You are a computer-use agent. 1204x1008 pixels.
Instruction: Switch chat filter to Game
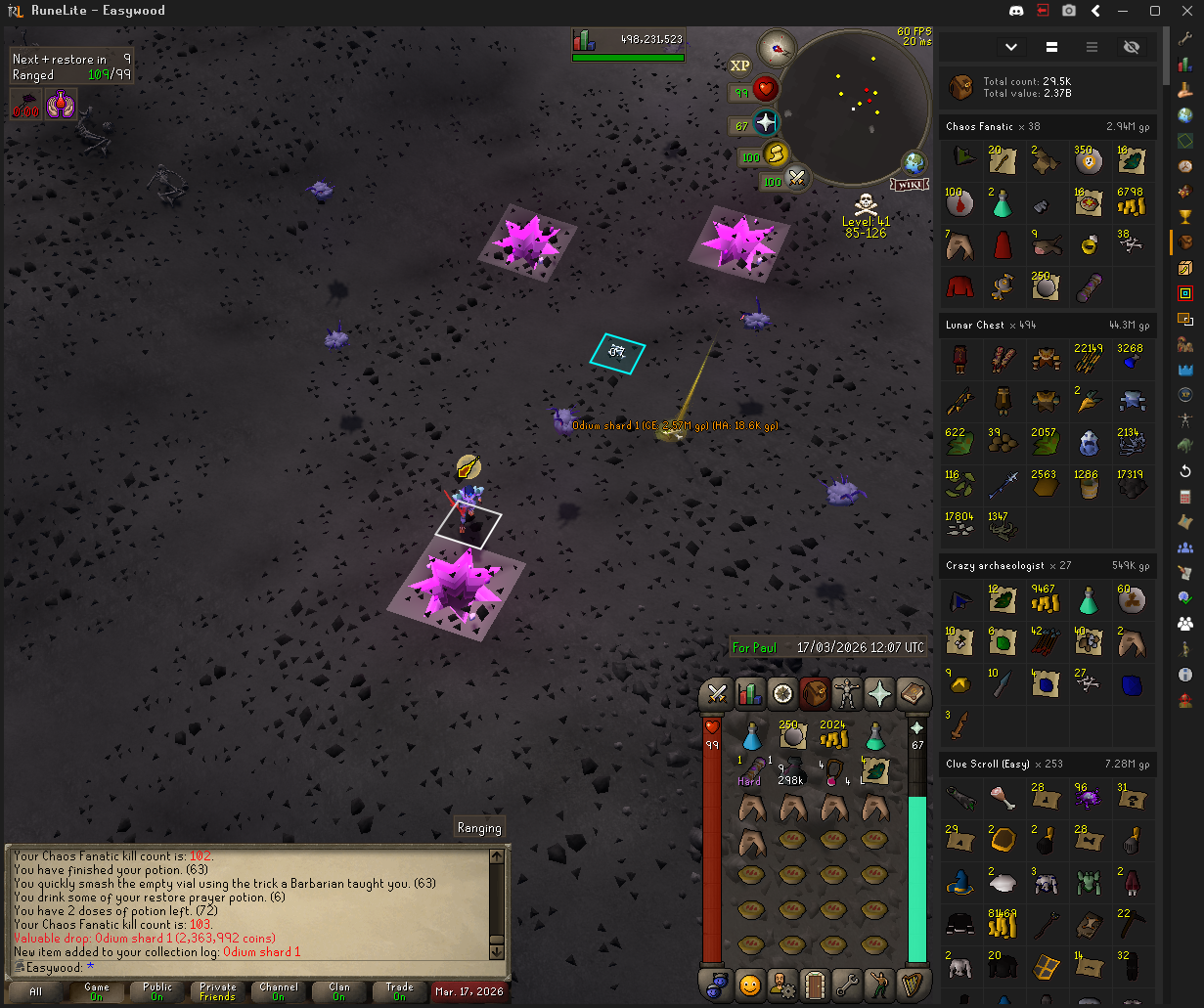97,991
